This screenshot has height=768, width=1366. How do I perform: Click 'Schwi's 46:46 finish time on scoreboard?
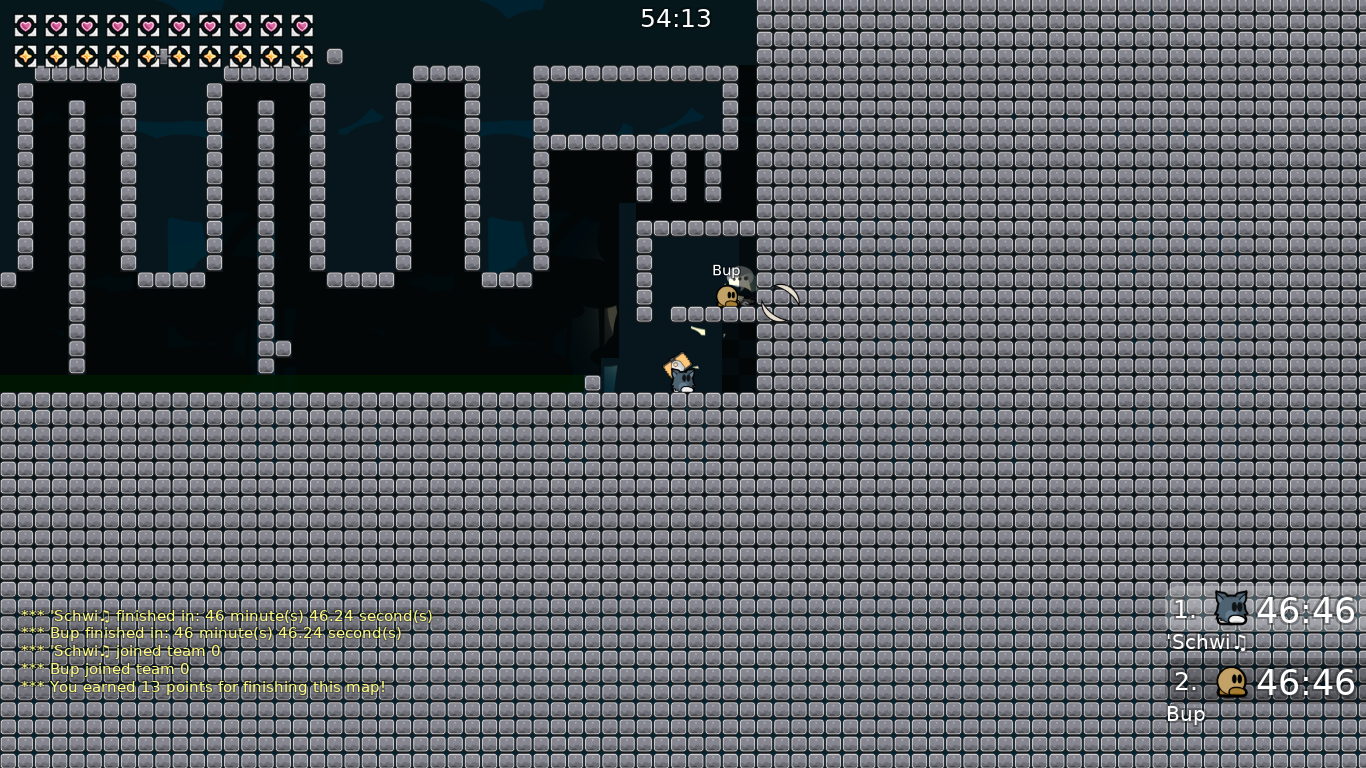(x=1306, y=610)
